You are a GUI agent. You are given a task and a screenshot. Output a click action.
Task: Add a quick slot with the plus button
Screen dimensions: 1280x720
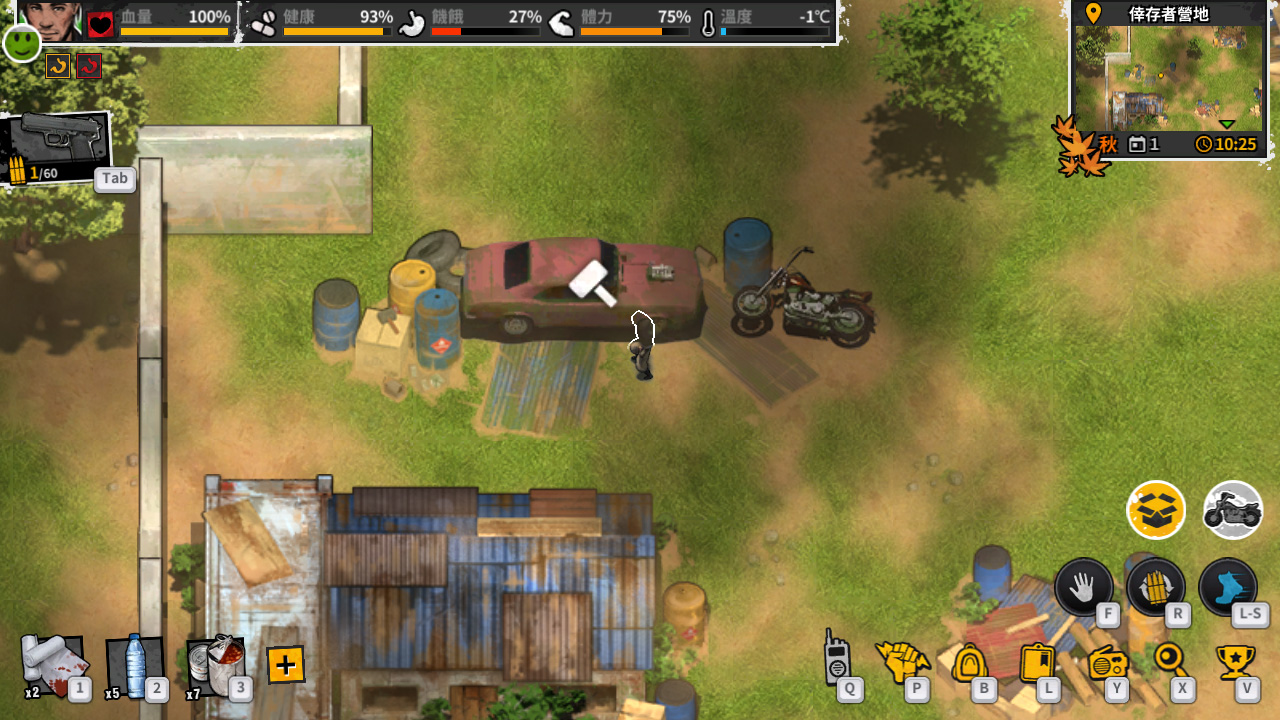[x=286, y=663]
